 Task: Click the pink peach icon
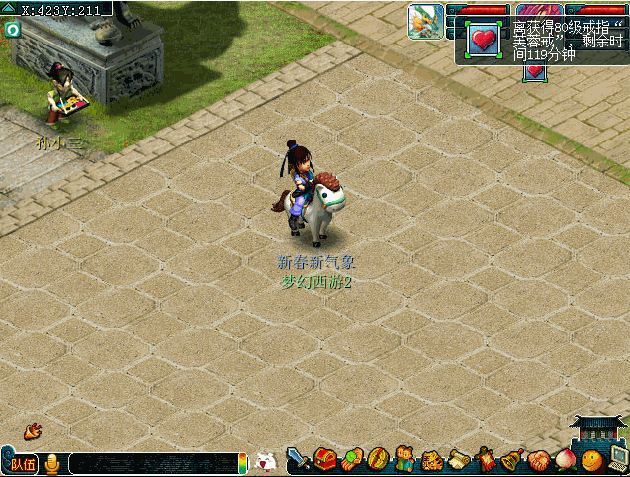(566, 461)
